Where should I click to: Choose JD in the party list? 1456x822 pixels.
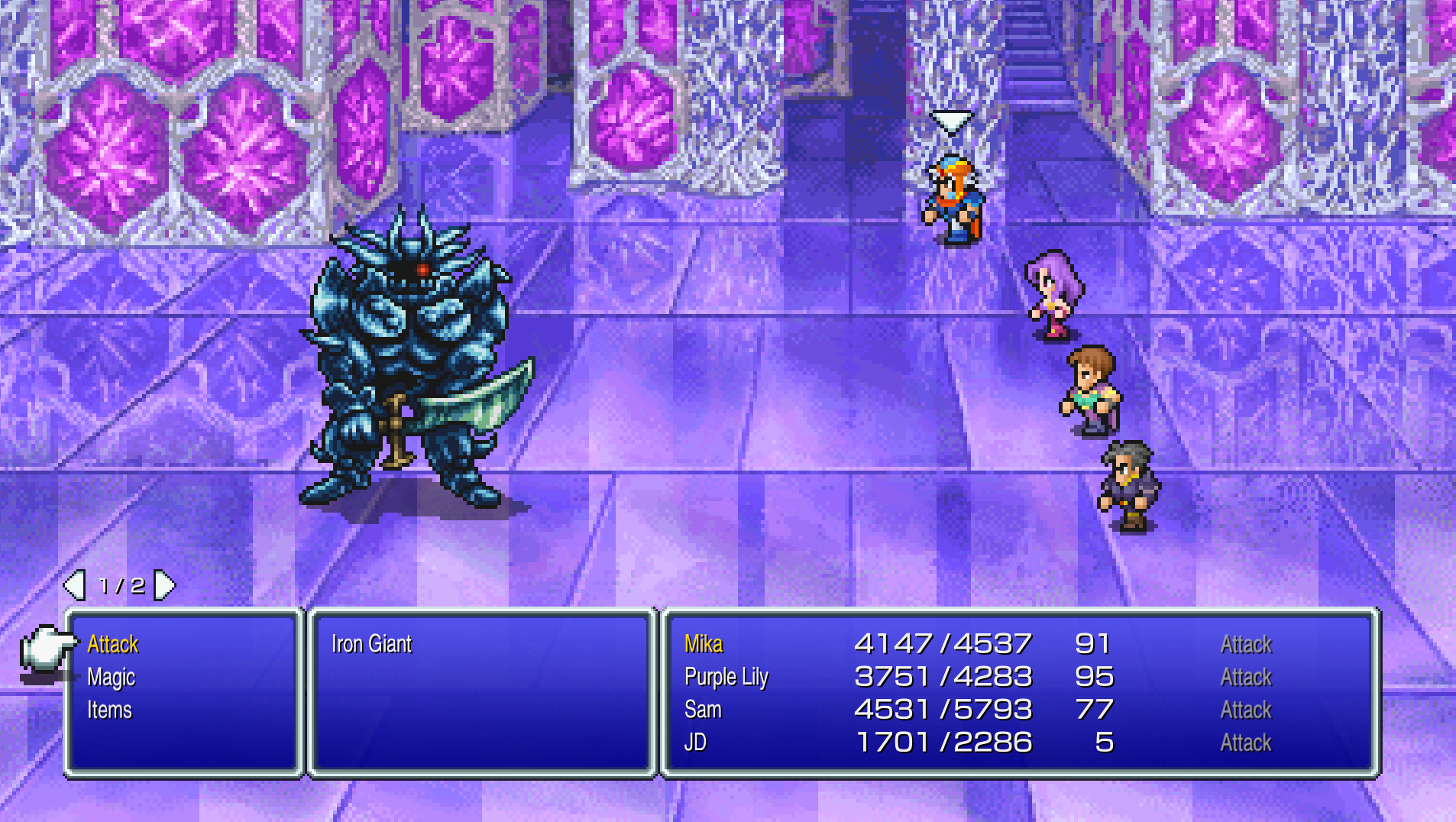[695, 742]
